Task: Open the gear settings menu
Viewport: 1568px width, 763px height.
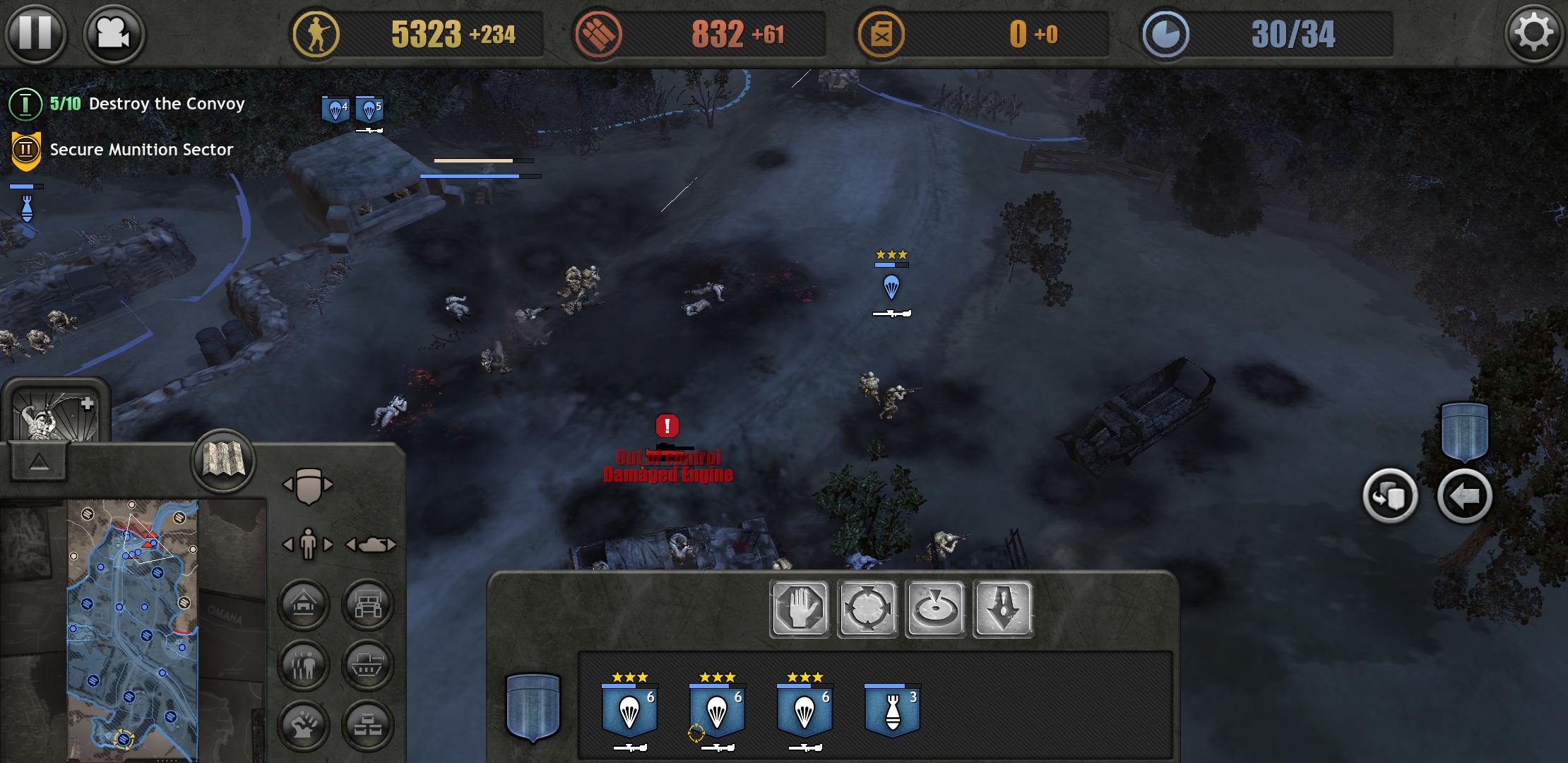Action: (1533, 33)
